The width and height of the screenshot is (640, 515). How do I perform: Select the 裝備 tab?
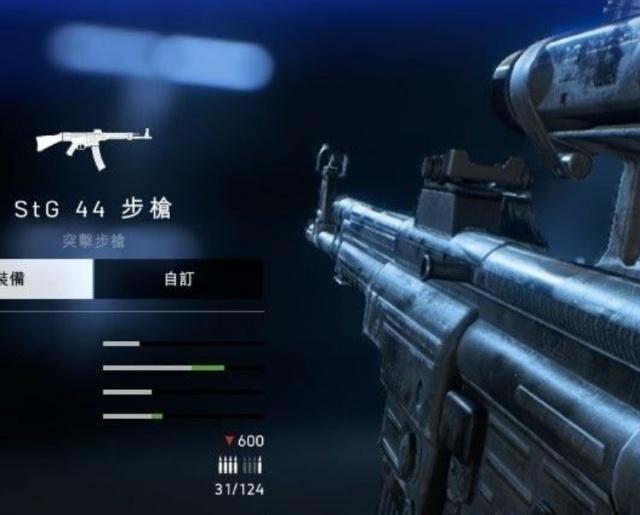pos(40,279)
